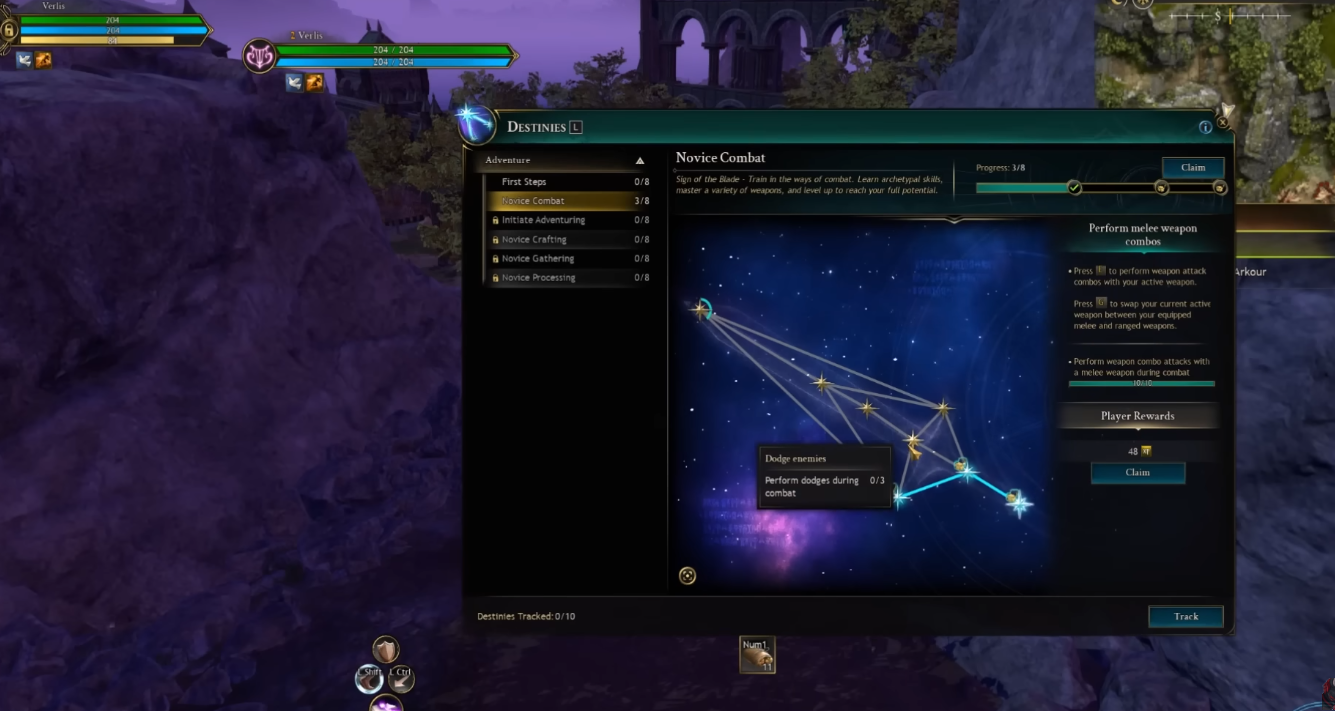Select the First Steps destiny entry
This screenshot has height=711, width=1335.
tap(565, 182)
